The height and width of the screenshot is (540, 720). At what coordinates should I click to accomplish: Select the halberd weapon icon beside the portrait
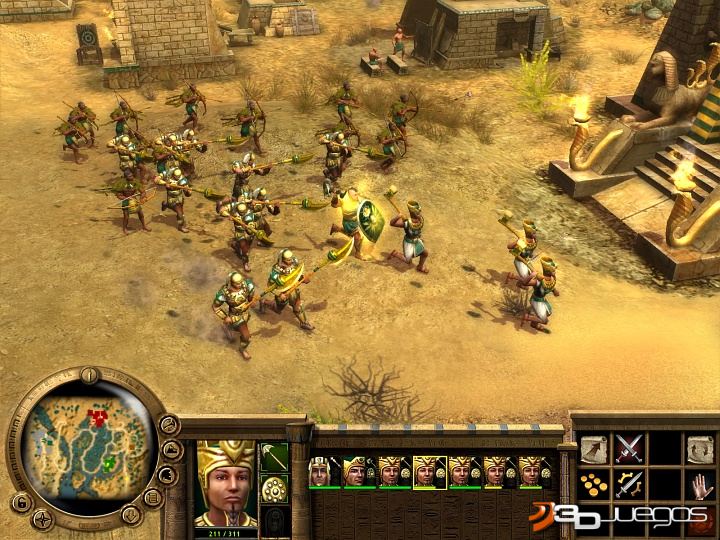[x=274, y=457]
